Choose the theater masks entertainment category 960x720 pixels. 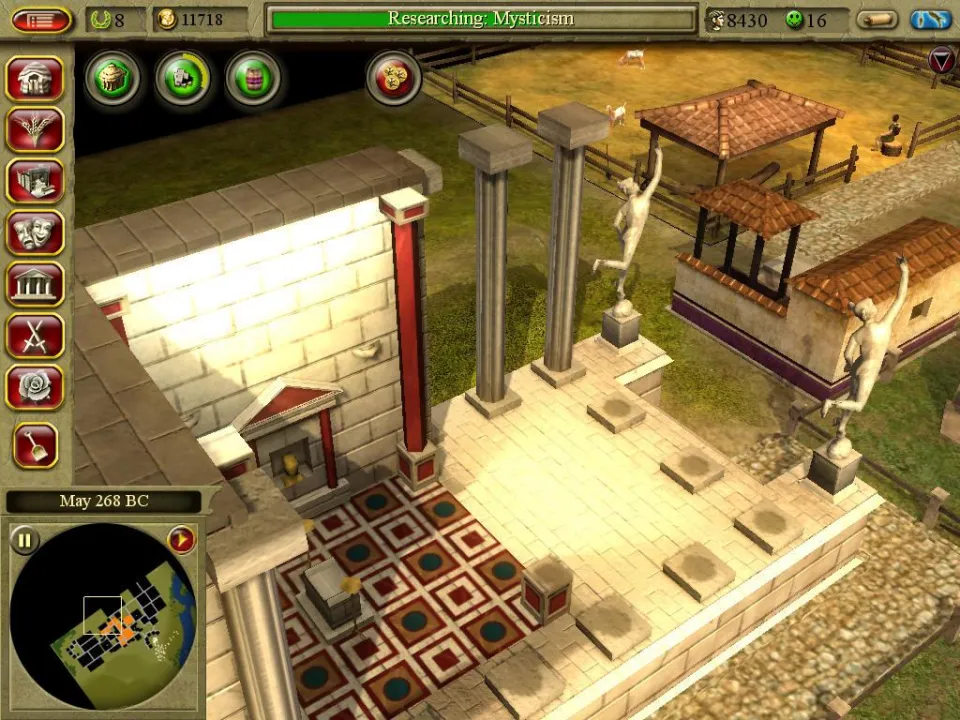coord(35,233)
